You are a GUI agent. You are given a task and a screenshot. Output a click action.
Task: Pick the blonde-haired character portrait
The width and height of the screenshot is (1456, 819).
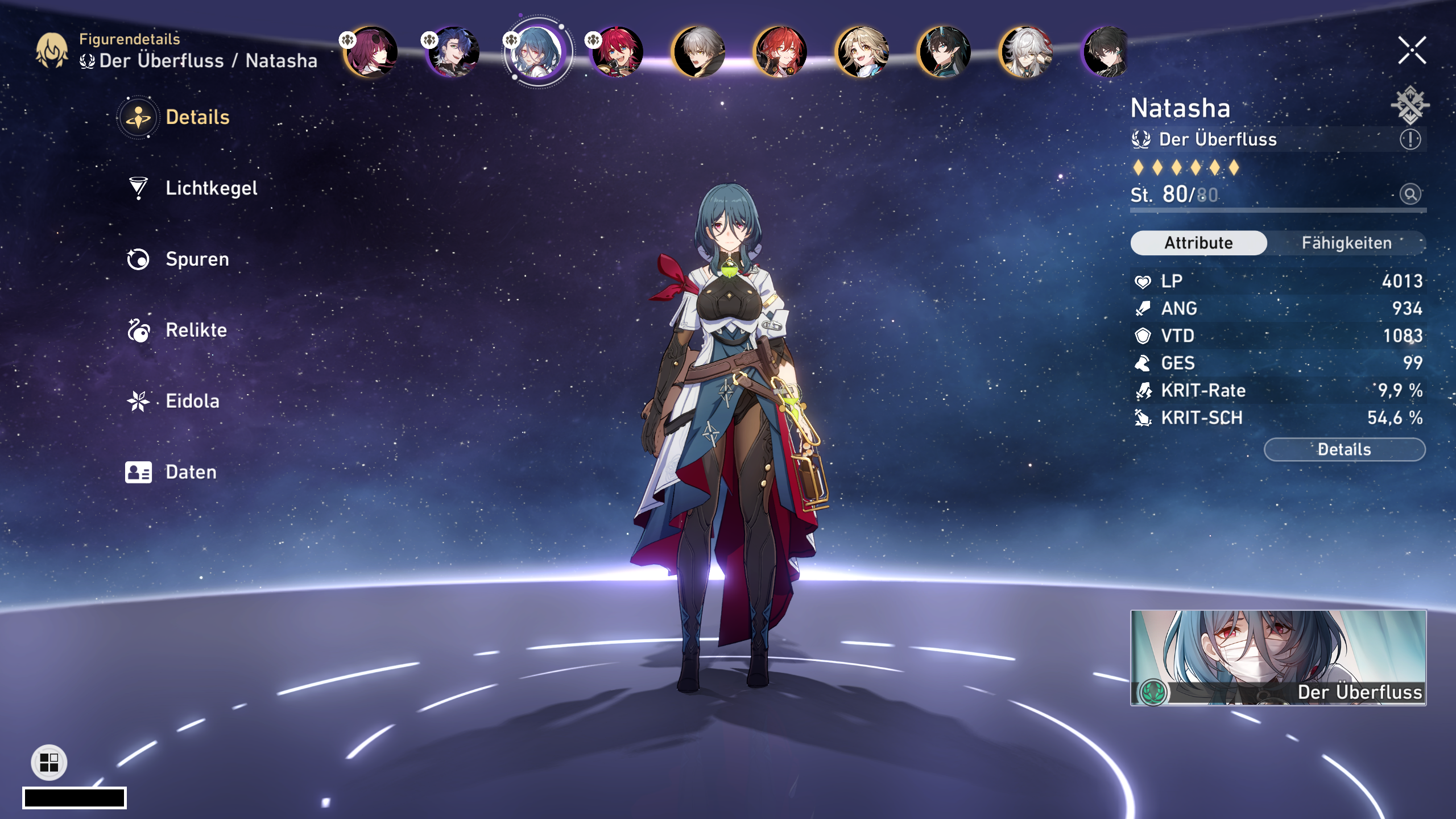(x=863, y=52)
